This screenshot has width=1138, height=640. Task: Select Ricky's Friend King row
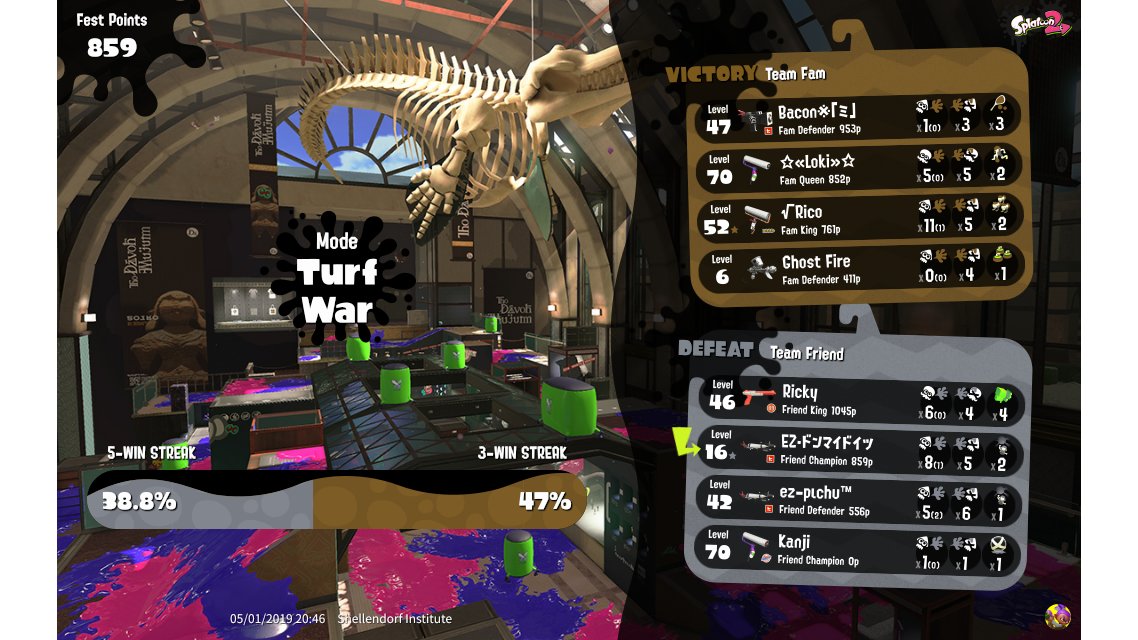[x=858, y=400]
